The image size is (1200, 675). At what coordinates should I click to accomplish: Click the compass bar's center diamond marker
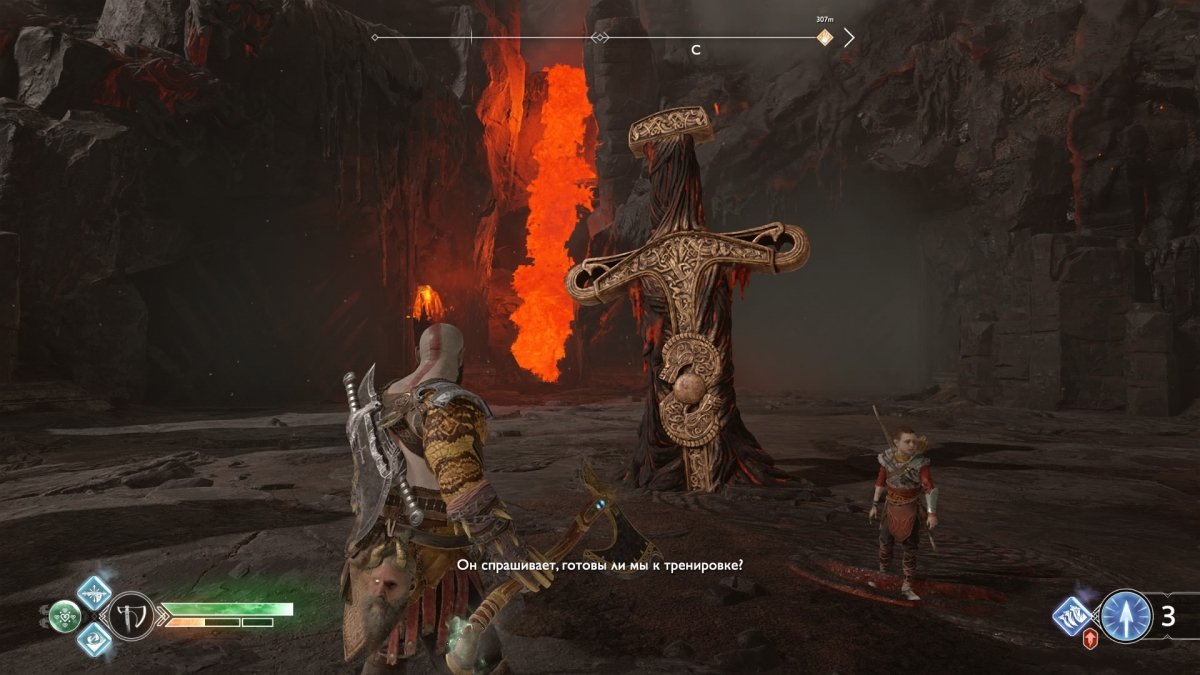(599, 38)
